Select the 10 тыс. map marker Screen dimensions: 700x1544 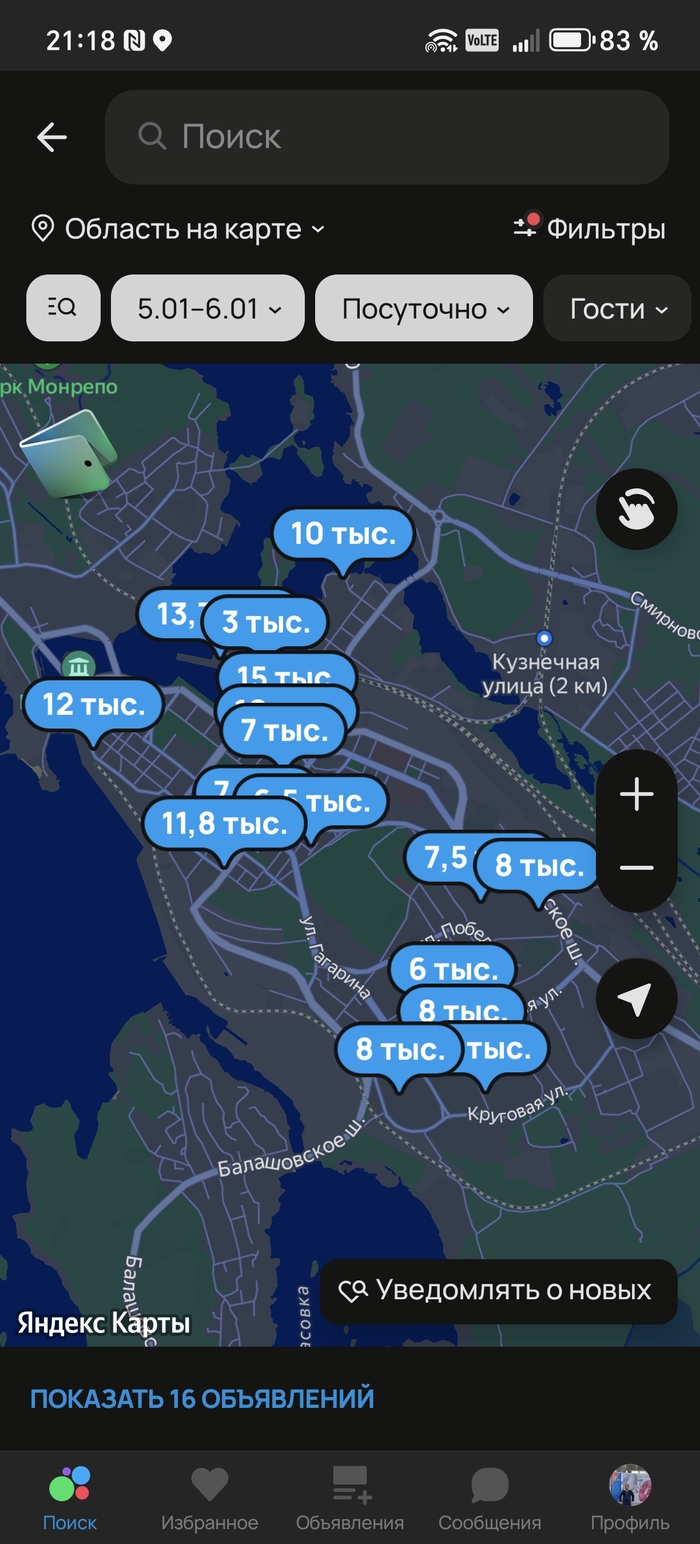pos(343,534)
